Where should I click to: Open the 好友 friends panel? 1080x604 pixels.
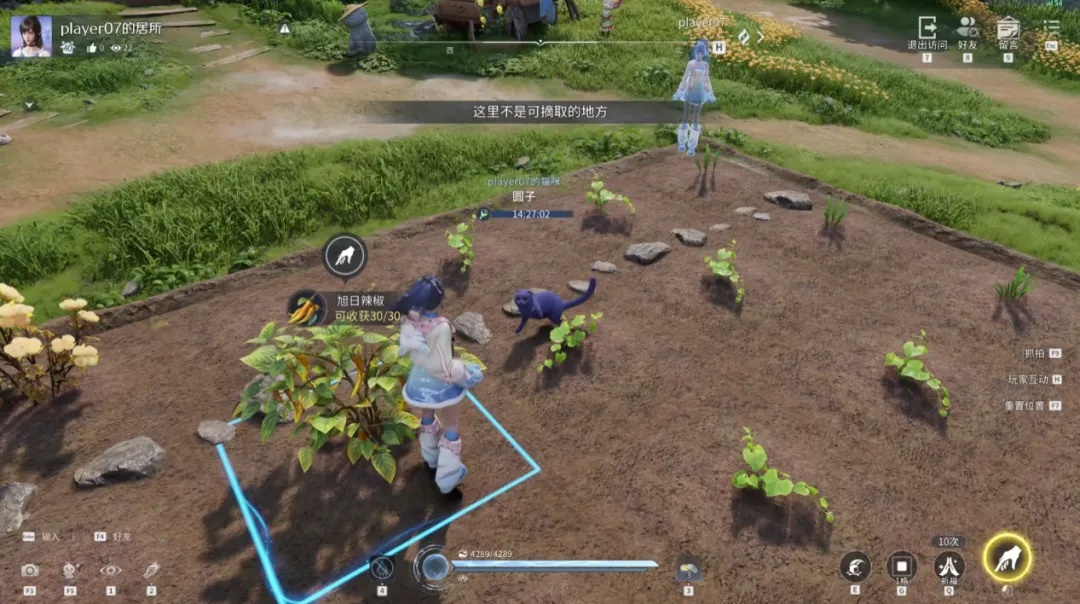pos(967,30)
